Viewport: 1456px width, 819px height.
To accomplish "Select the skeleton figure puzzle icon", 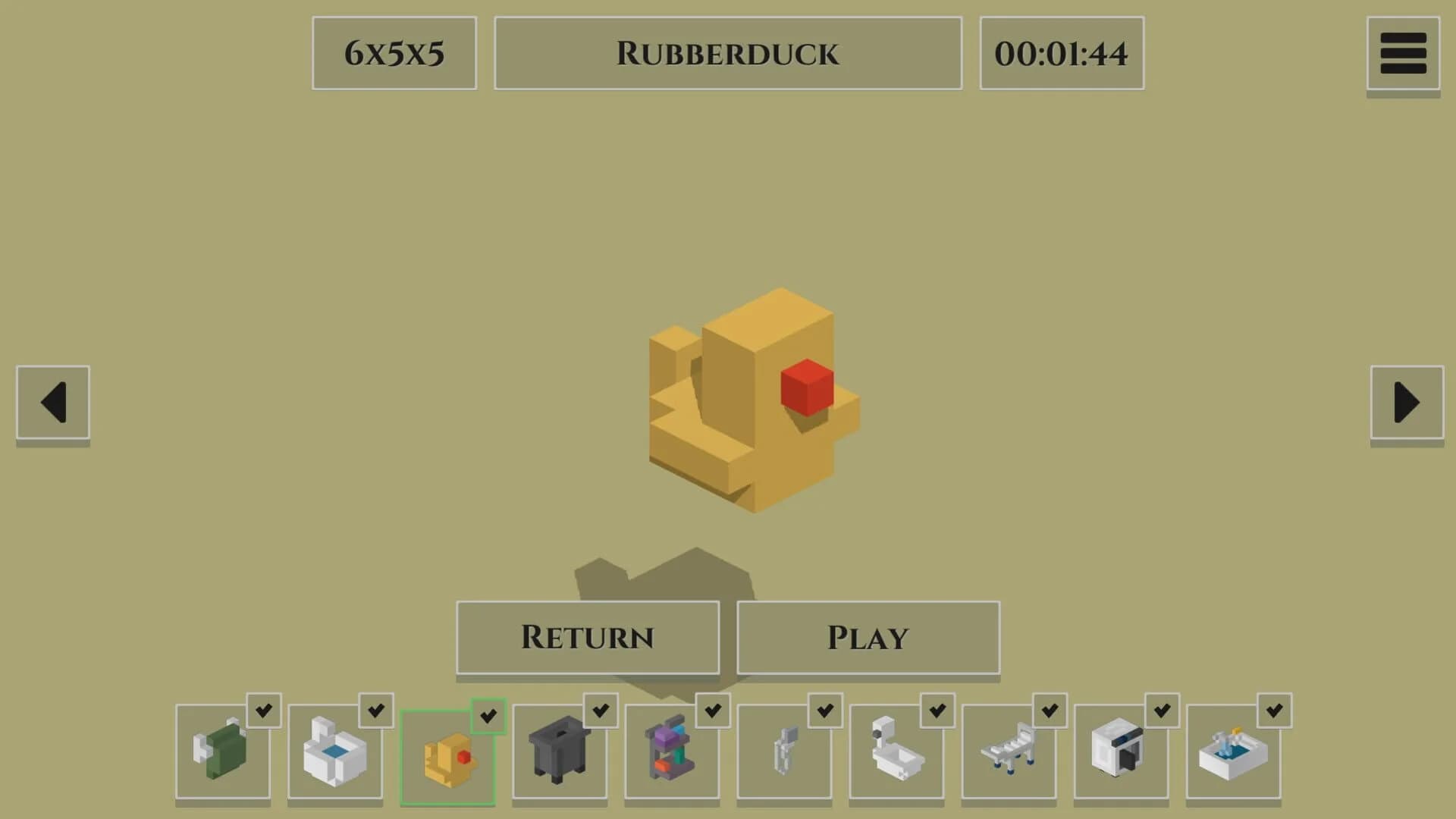I will point(785,758).
